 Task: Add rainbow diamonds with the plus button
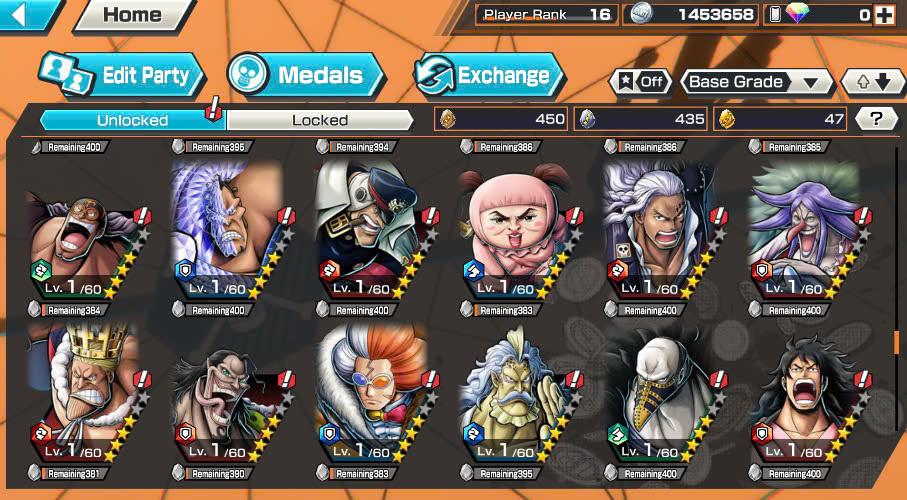(884, 15)
